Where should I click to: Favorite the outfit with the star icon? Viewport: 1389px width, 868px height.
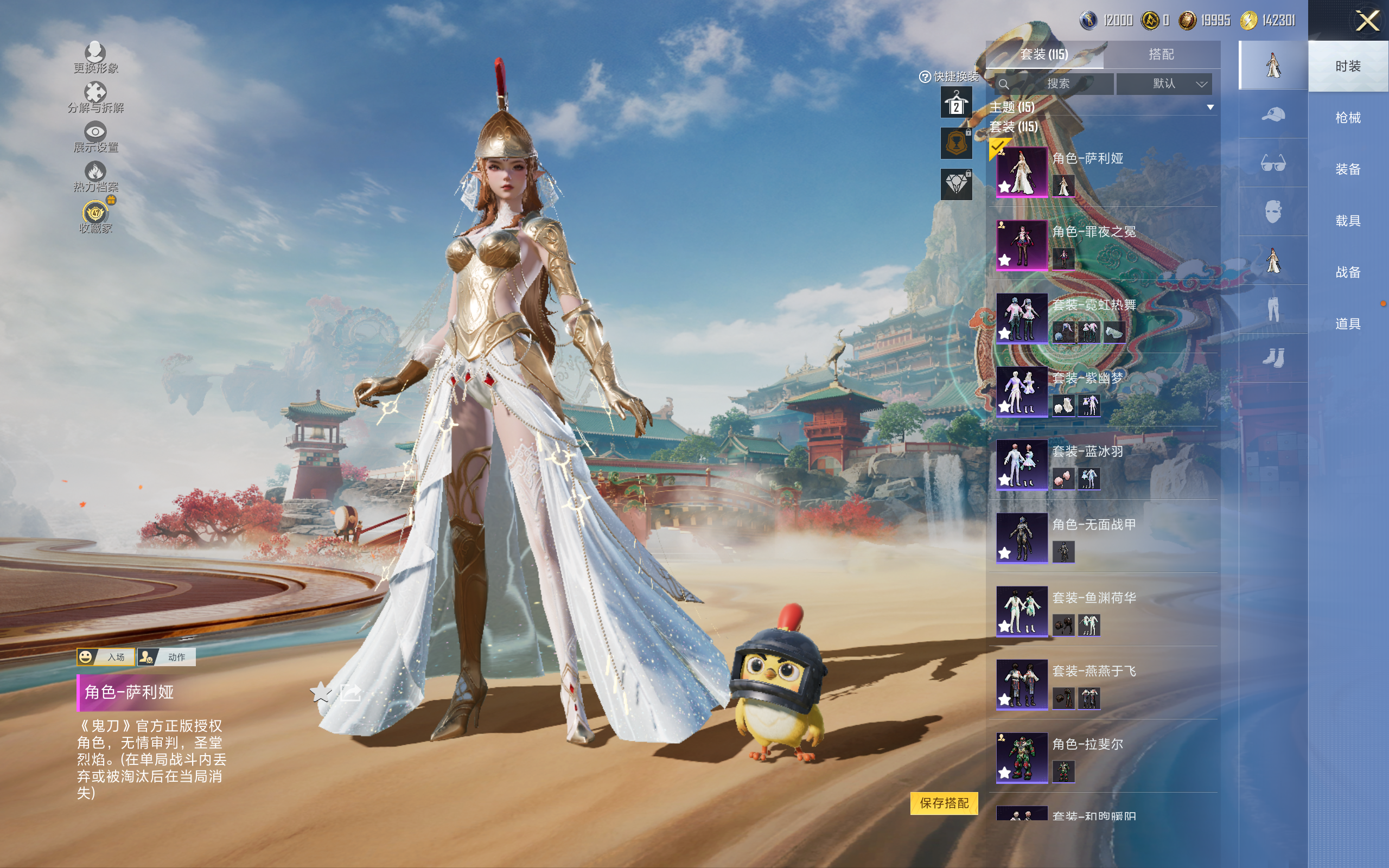tap(321, 692)
